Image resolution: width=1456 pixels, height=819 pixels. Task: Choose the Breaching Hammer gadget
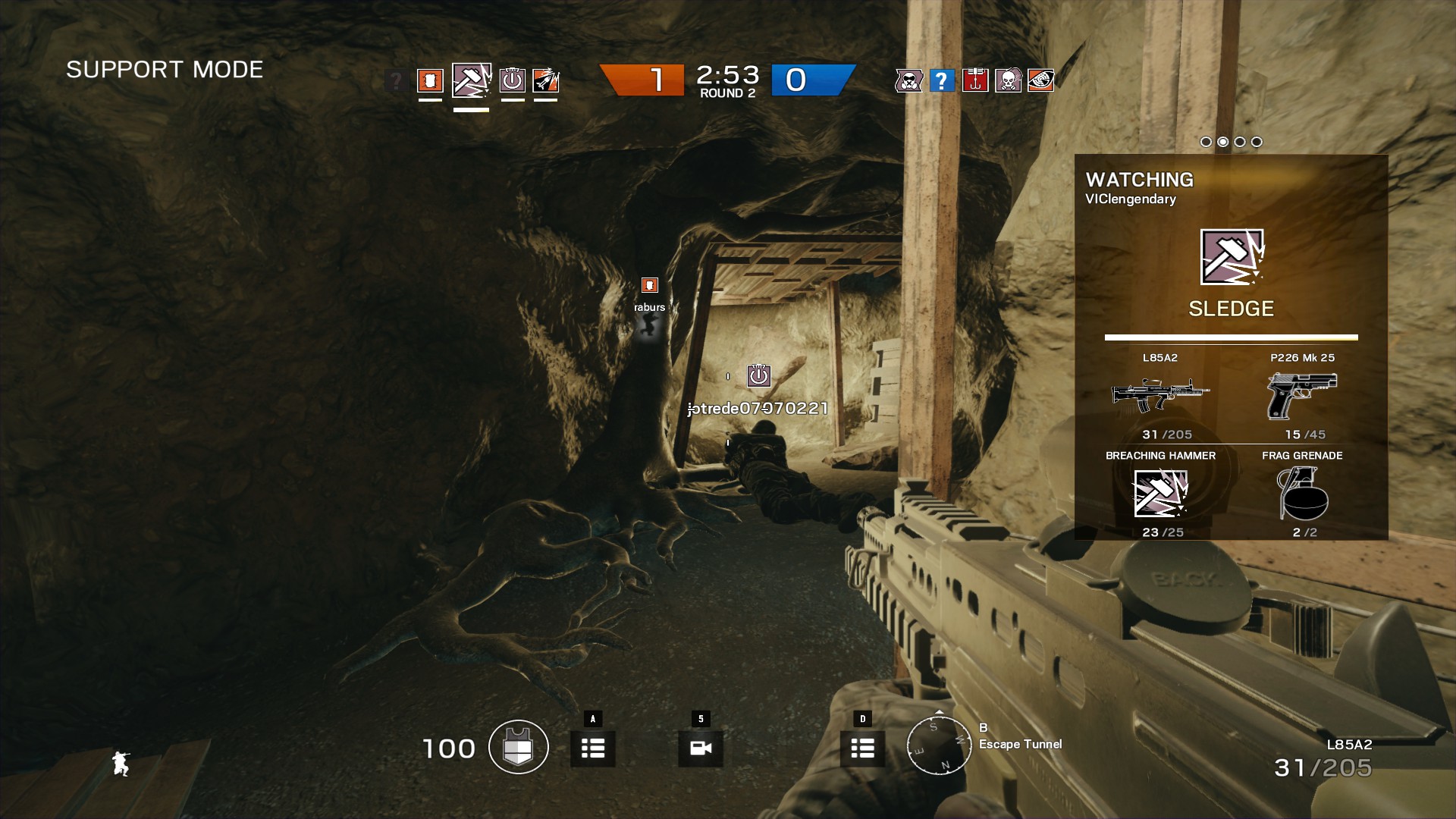(1160, 493)
